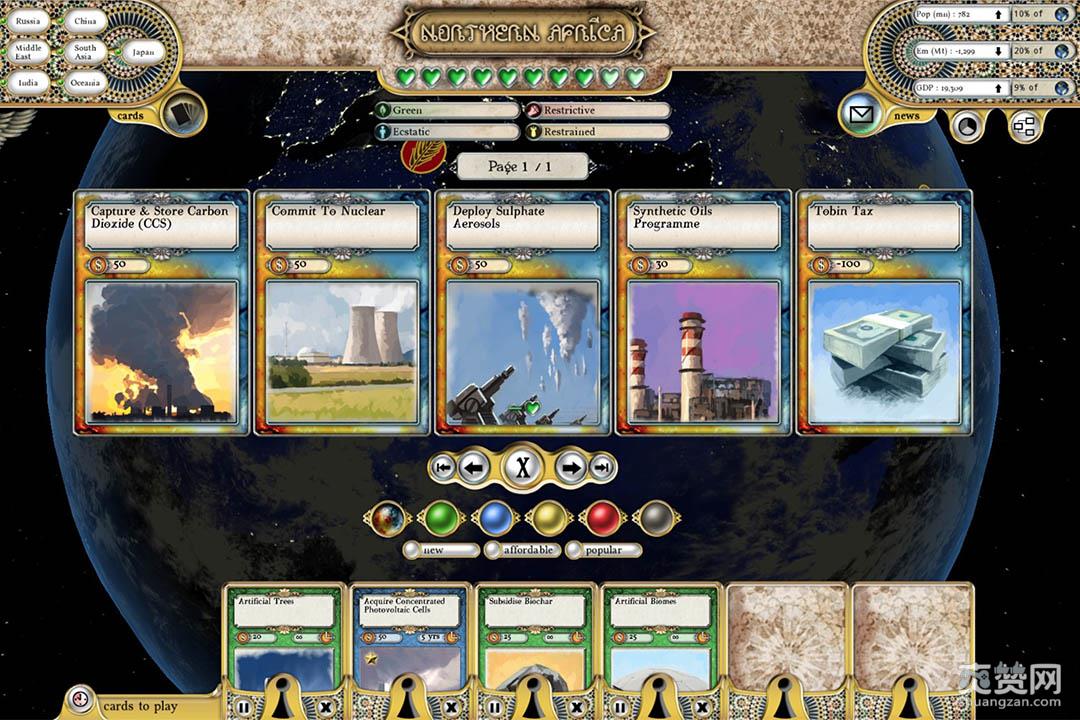Filter cards by the red orb
Image resolution: width=1080 pixels, height=720 pixels.
tap(602, 518)
